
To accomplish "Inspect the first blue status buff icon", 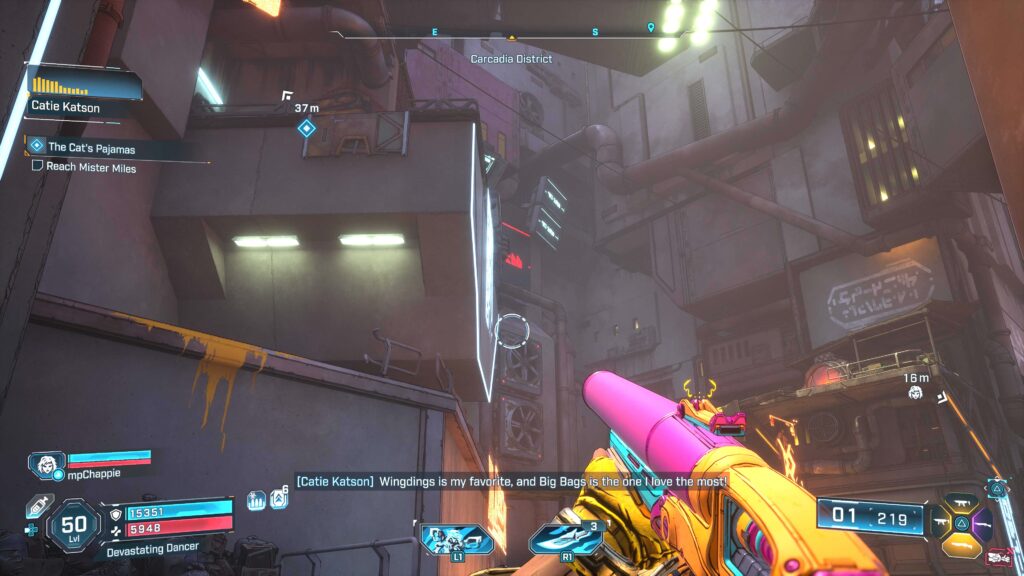I will (x=256, y=500).
